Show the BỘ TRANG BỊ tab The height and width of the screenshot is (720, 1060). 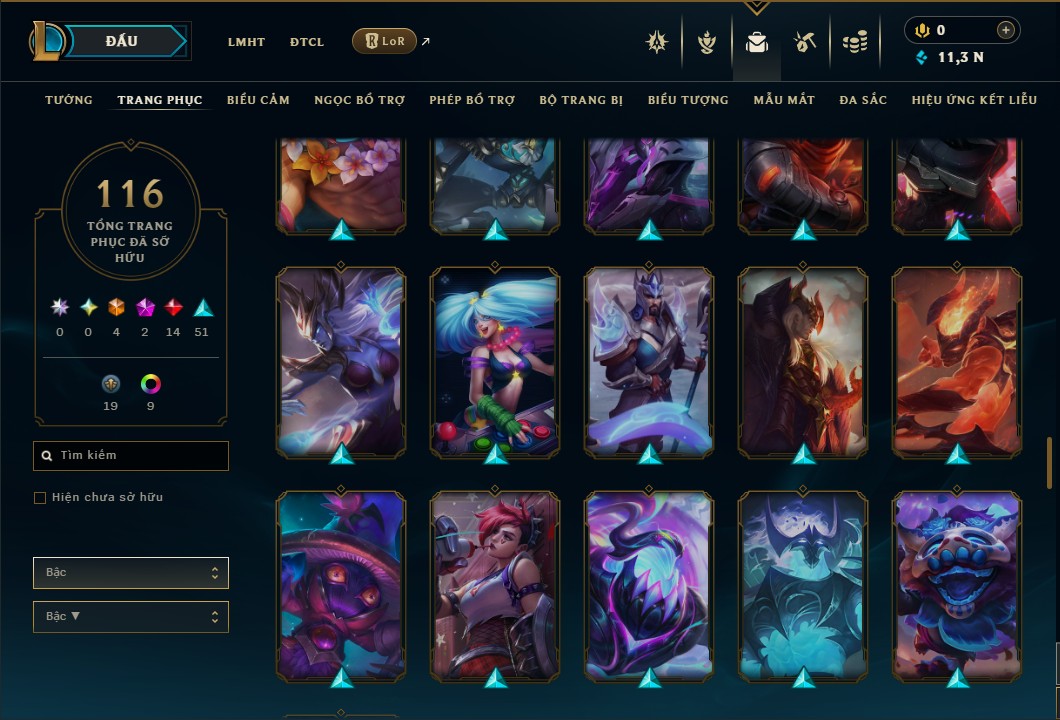coord(581,100)
